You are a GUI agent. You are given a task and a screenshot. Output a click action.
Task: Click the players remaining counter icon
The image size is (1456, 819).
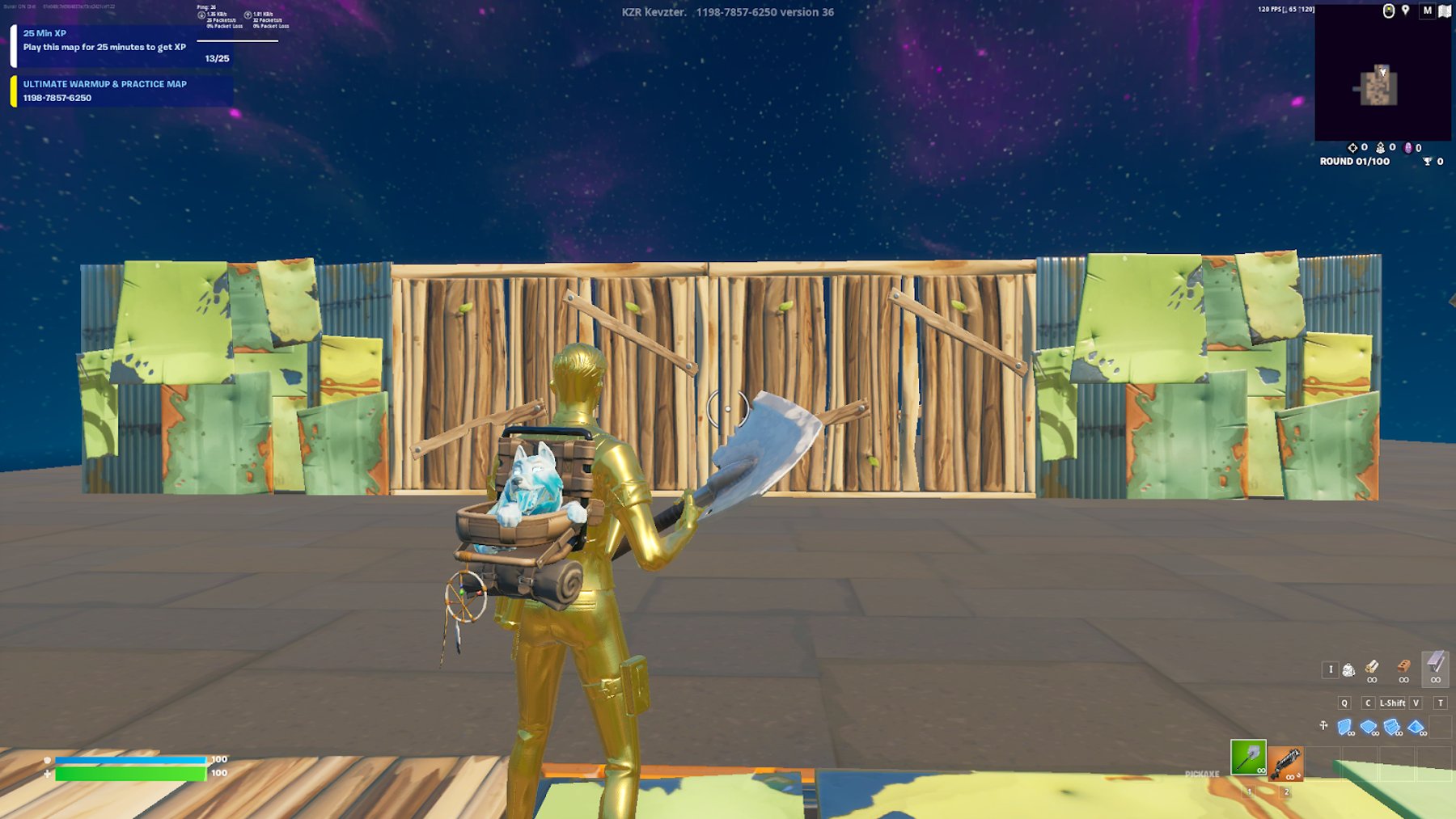1380,148
